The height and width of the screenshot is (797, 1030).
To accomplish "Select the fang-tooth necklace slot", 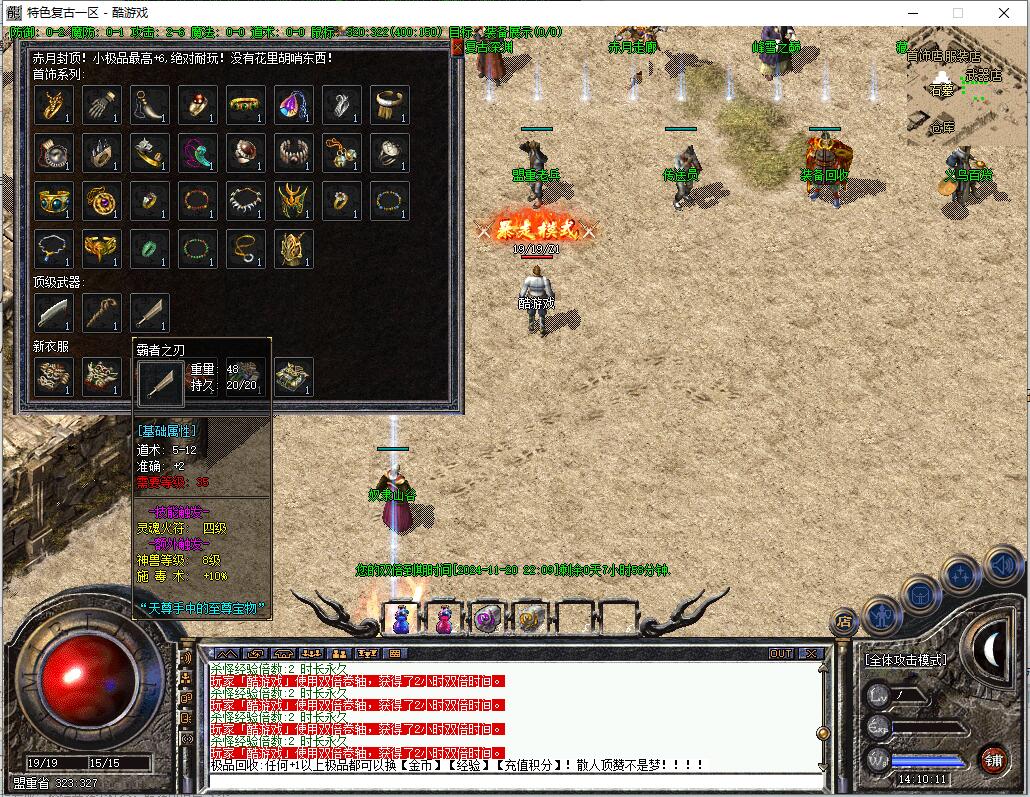I will pos(246,201).
